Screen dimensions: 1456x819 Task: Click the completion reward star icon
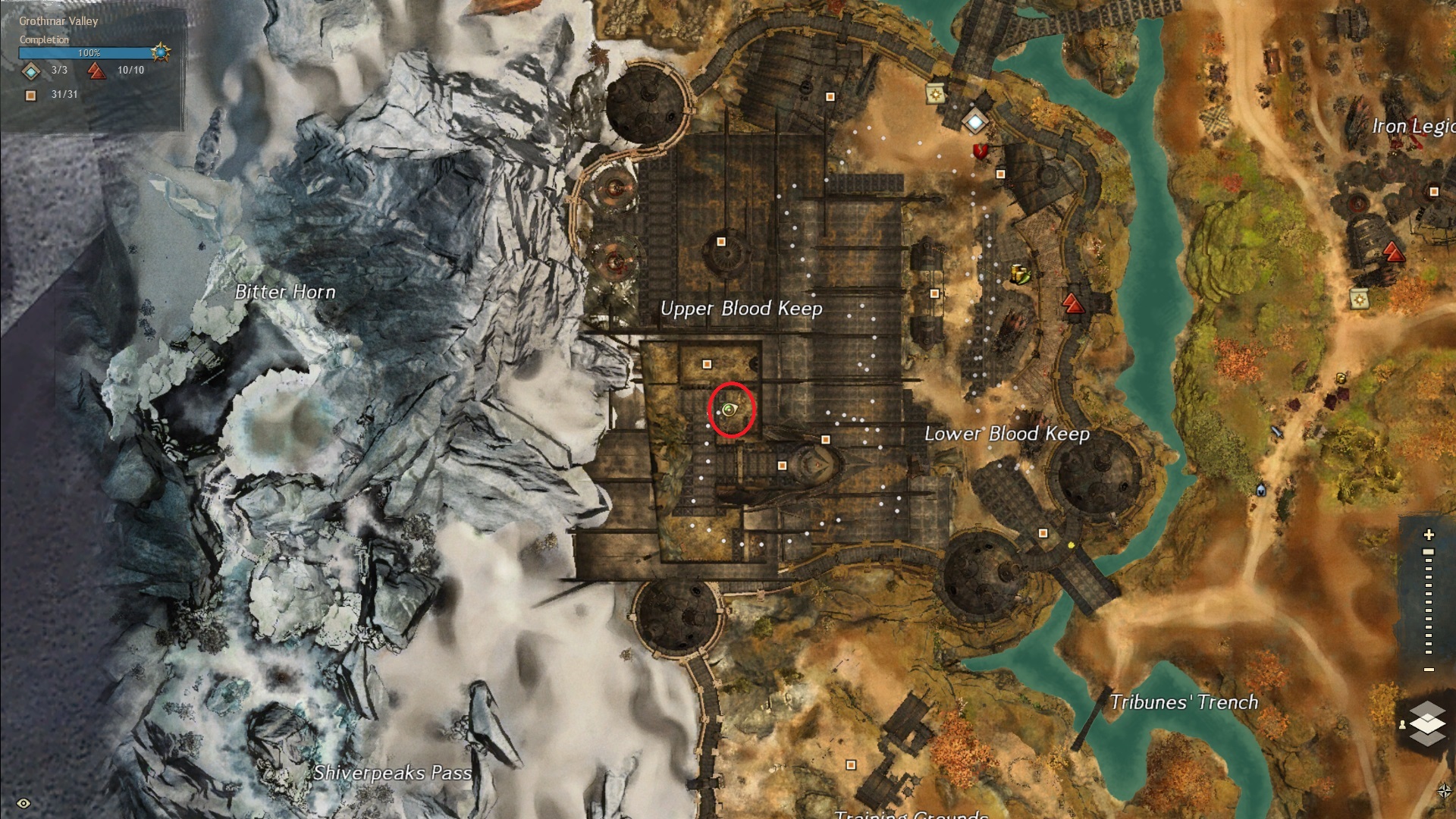point(160,52)
